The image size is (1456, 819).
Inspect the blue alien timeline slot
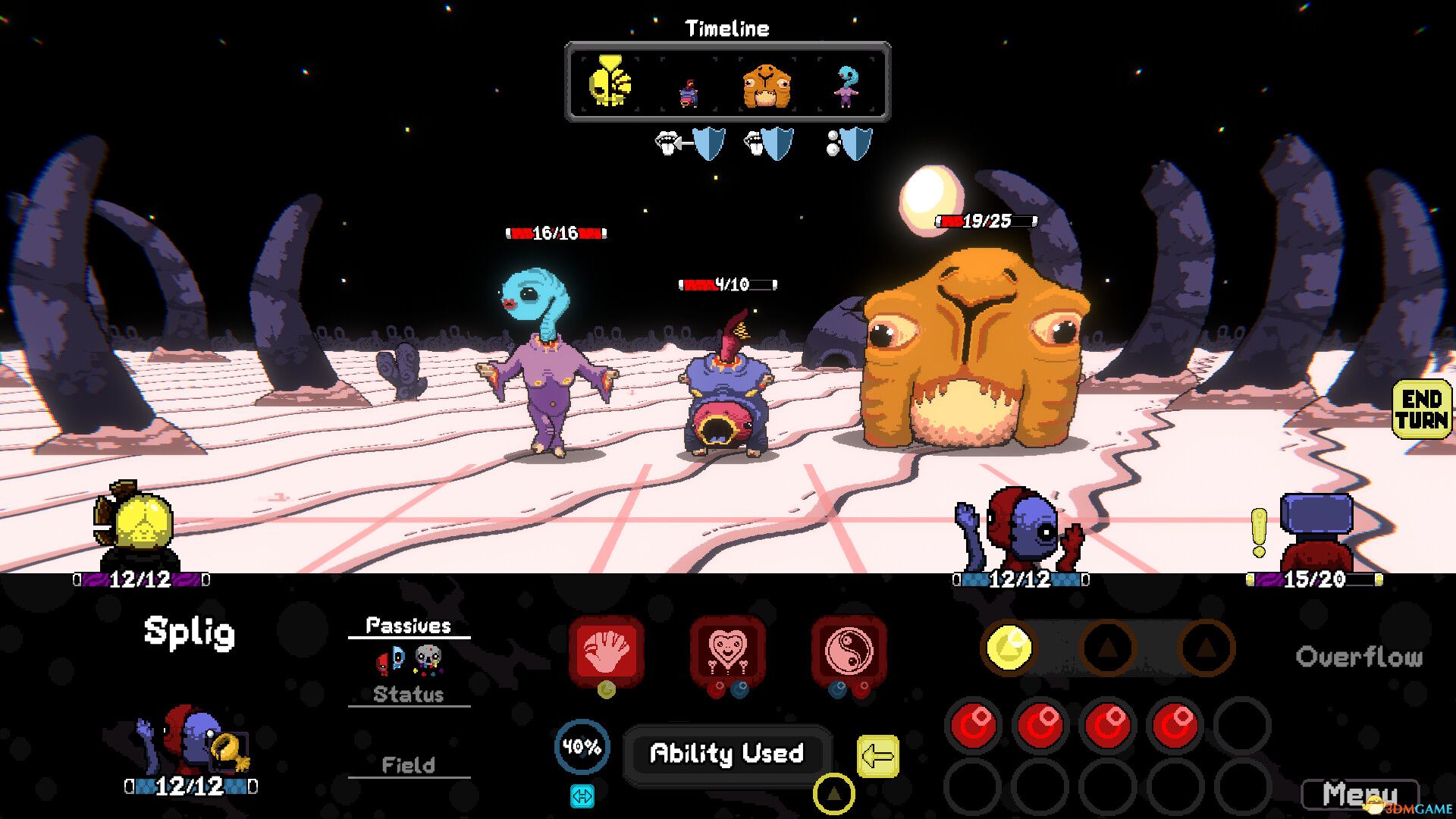point(846,86)
